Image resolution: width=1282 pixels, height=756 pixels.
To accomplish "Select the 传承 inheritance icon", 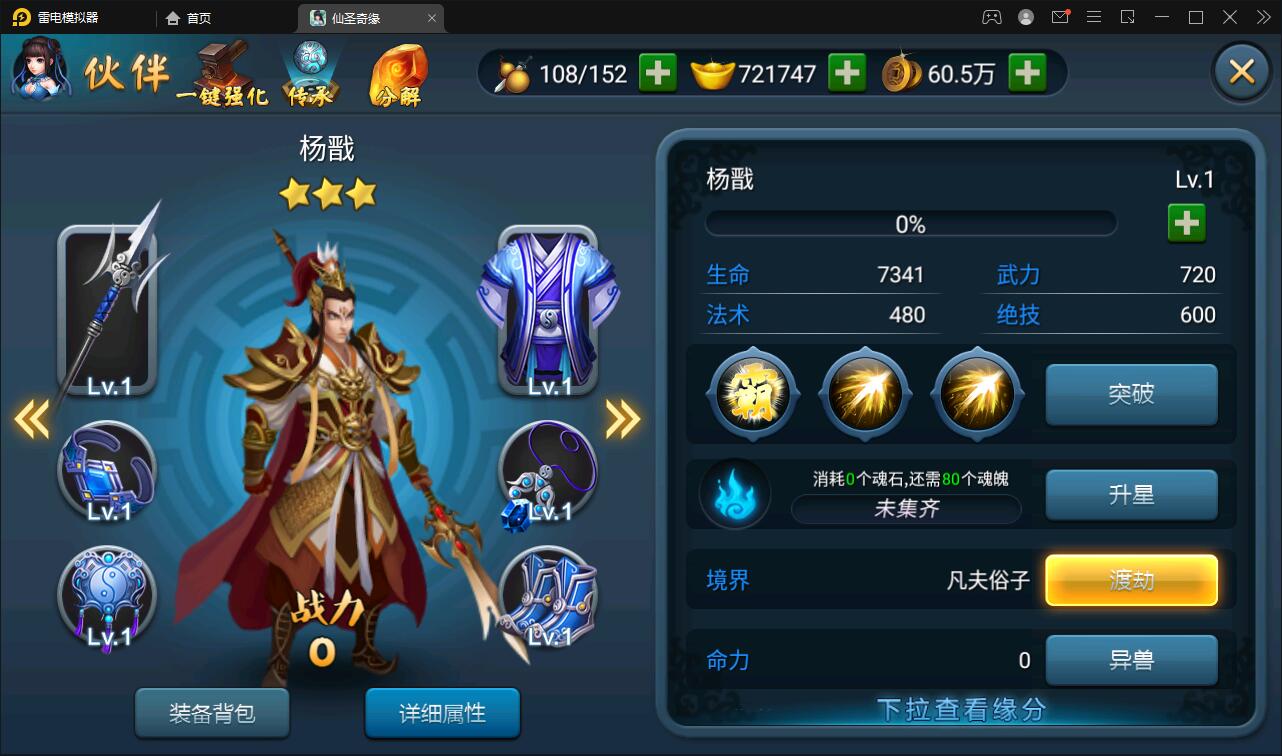I will [x=310, y=70].
